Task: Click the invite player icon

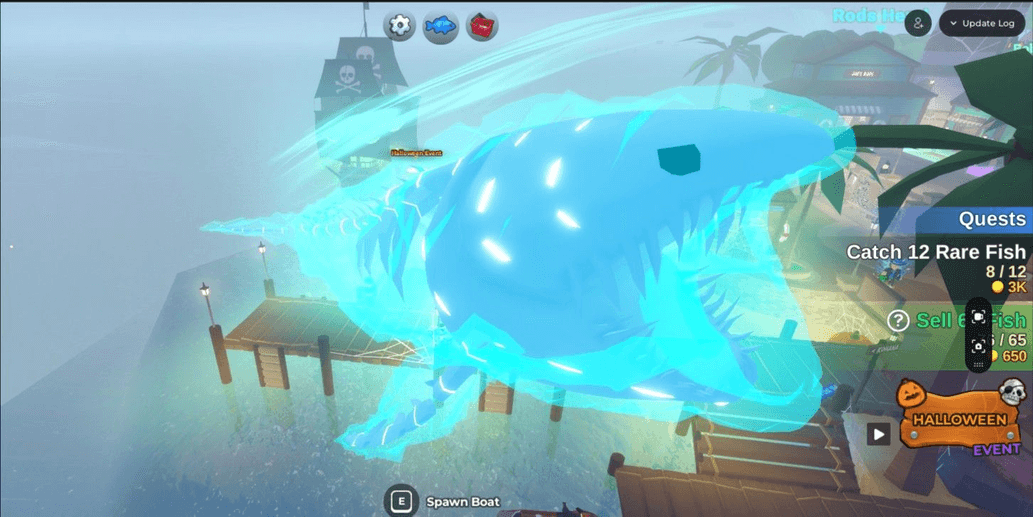Action: [x=917, y=23]
